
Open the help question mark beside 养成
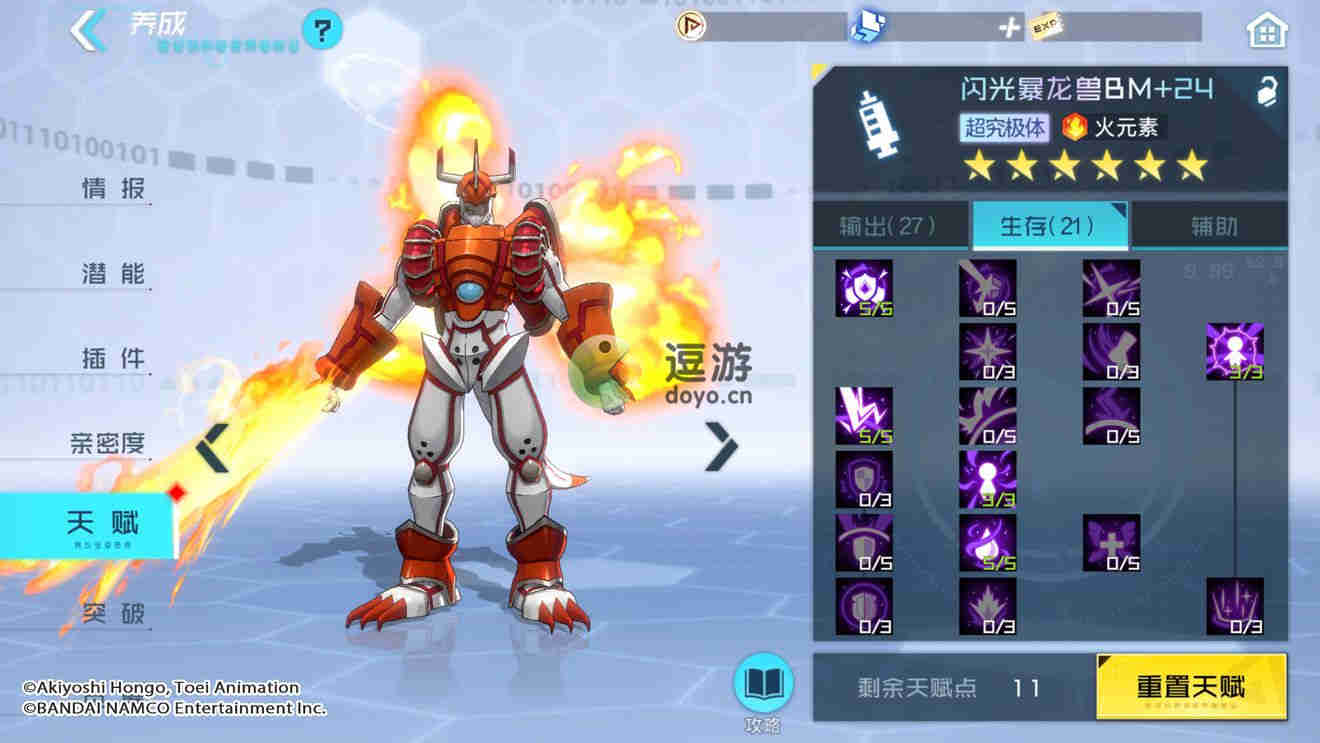point(320,30)
